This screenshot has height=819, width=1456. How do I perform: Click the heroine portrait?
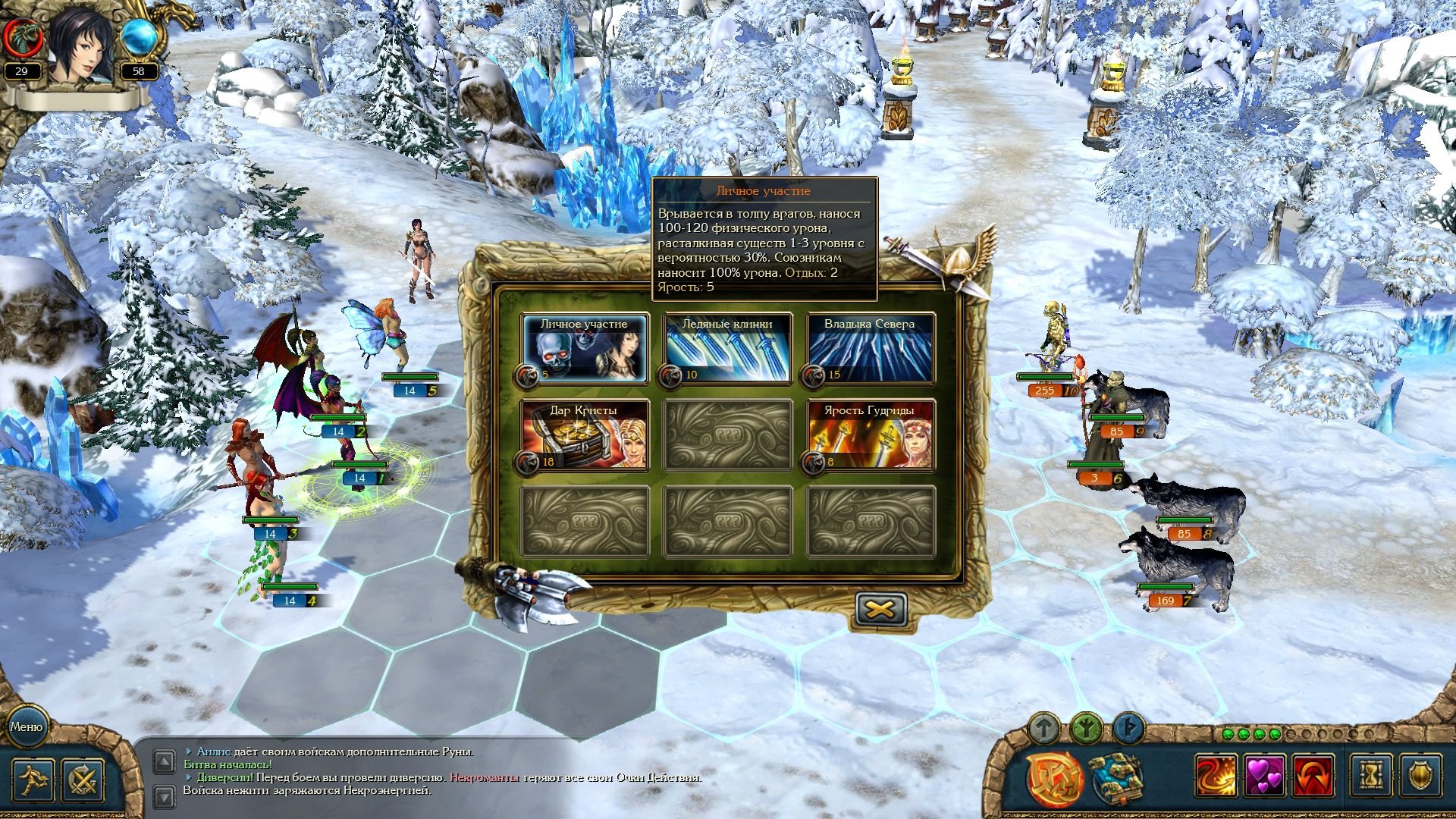pyautogui.click(x=80, y=45)
